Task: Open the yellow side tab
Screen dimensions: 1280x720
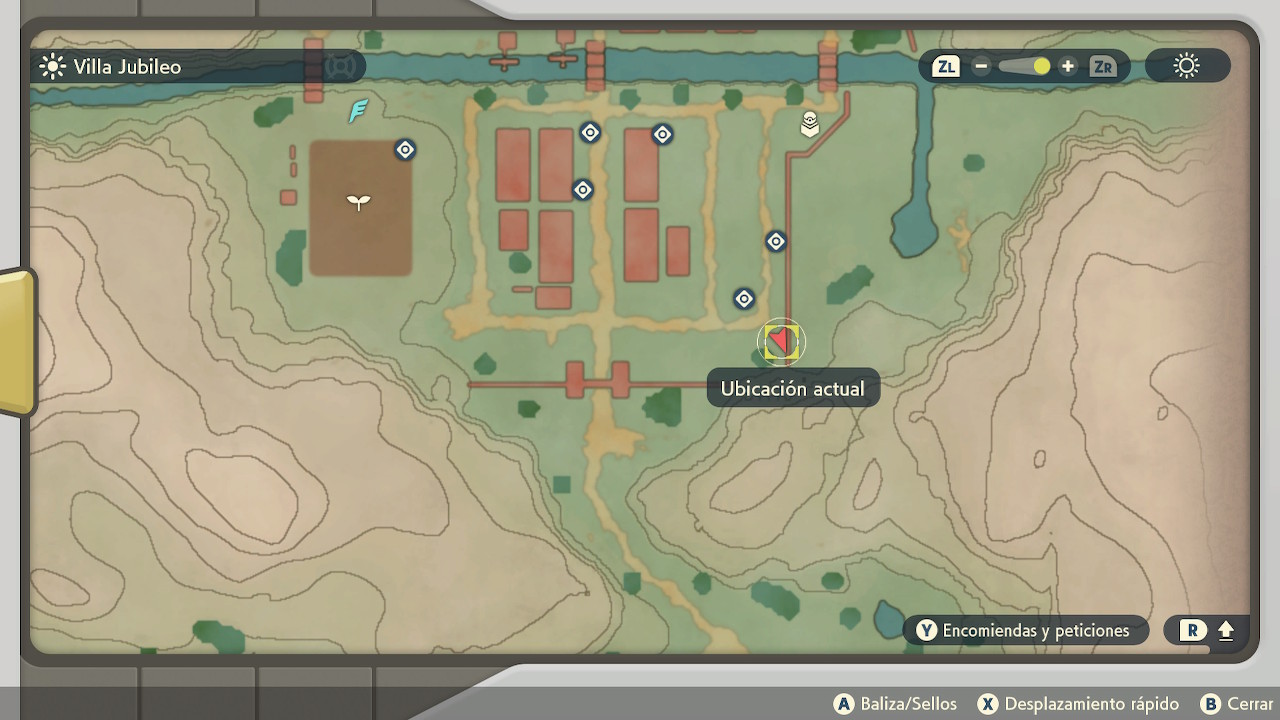Action: [x=17, y=341]
